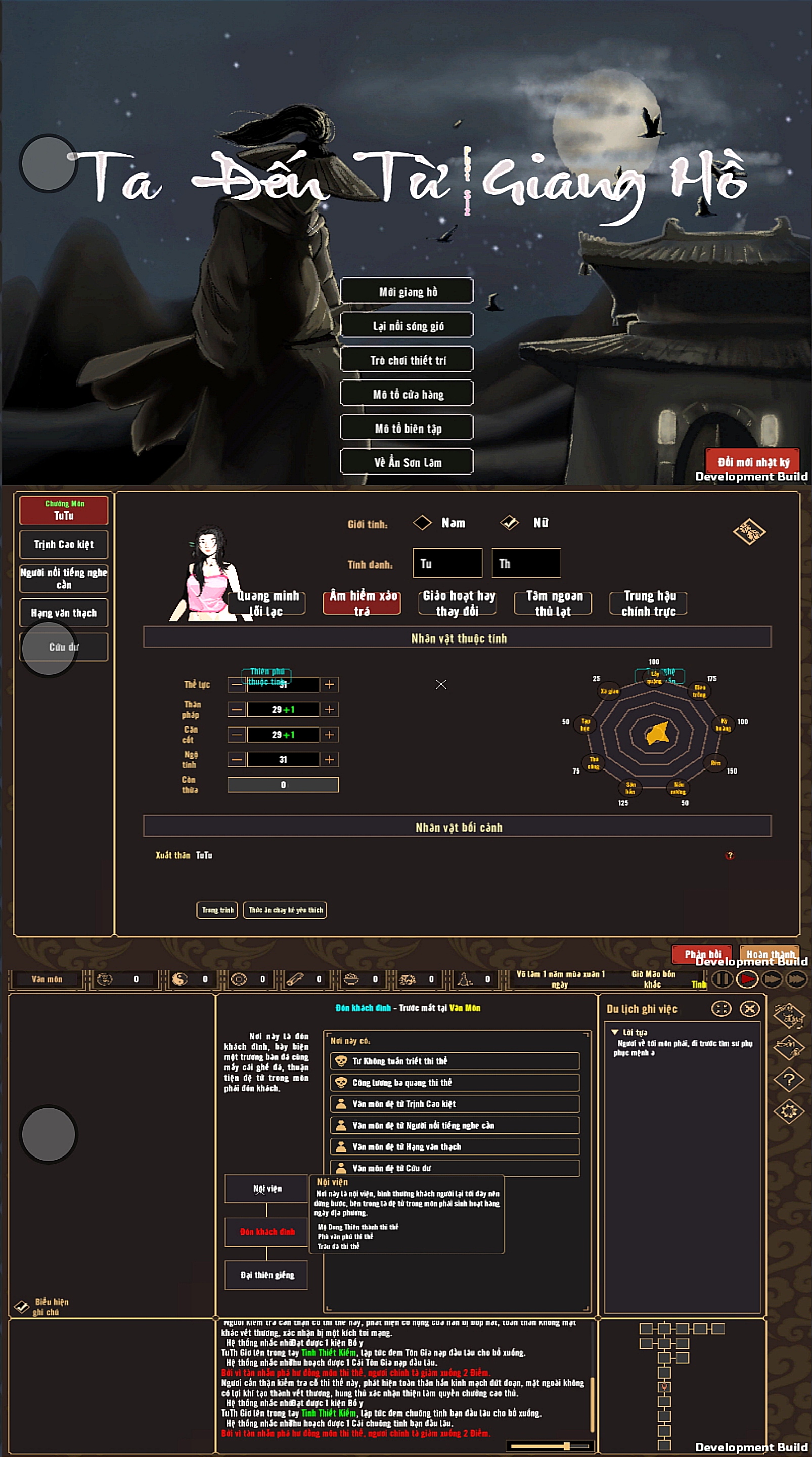The height and width of the screenshot is (1457, 812).
Task: Click the Hoàn thành button
Action: point(770,954)
